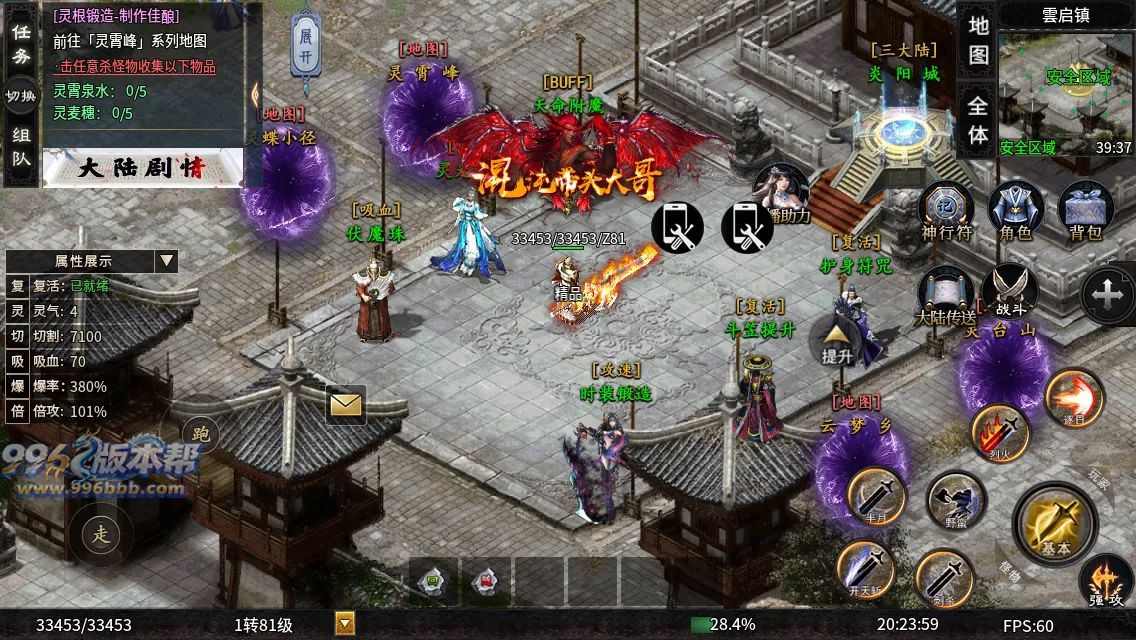Image resolution: width=1136 pixels, height=640 pixels.
Task: Select the 全体 attack mode button
Action: 978,119
